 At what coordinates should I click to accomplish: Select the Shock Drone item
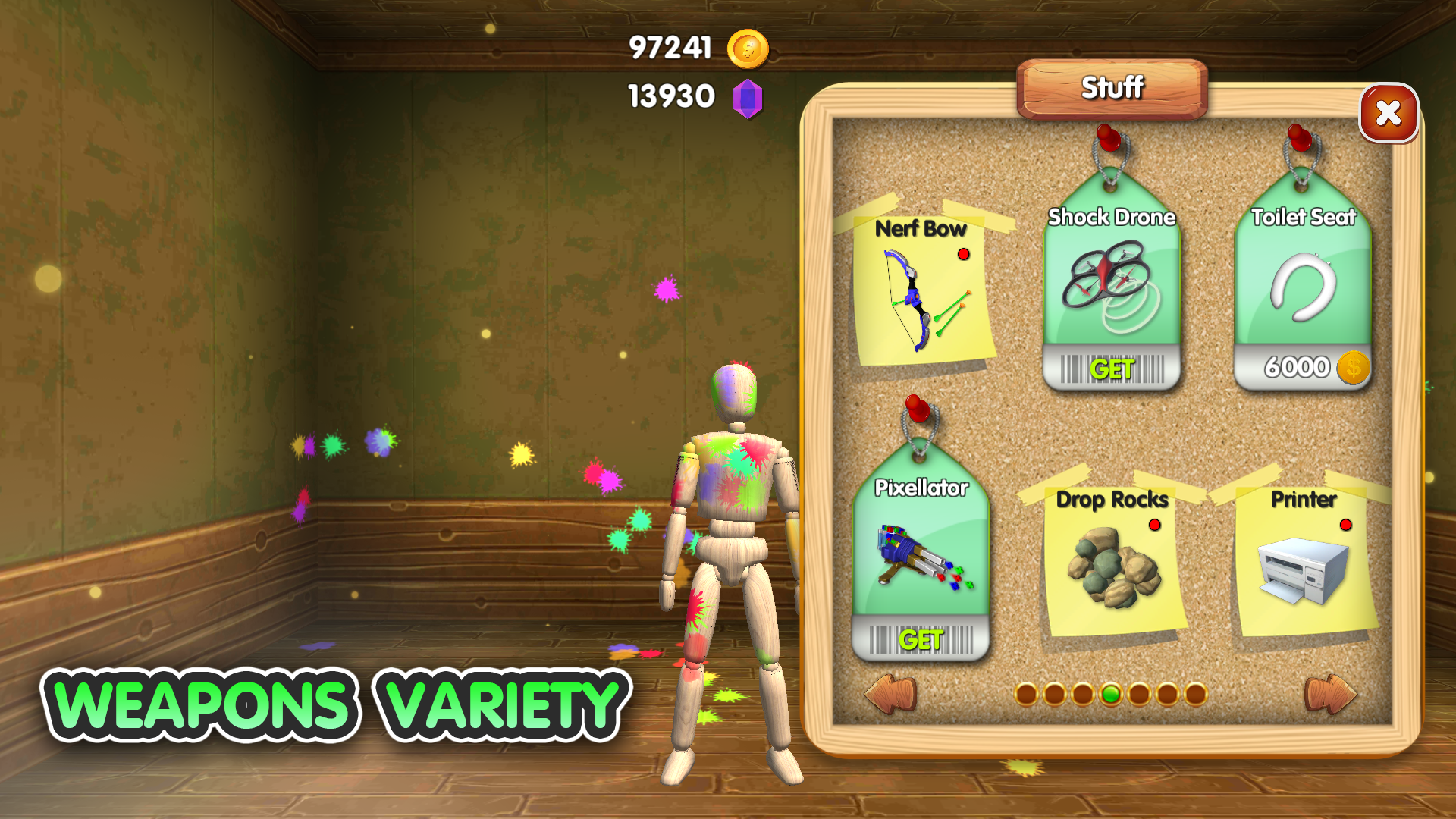coord(1110,288)
